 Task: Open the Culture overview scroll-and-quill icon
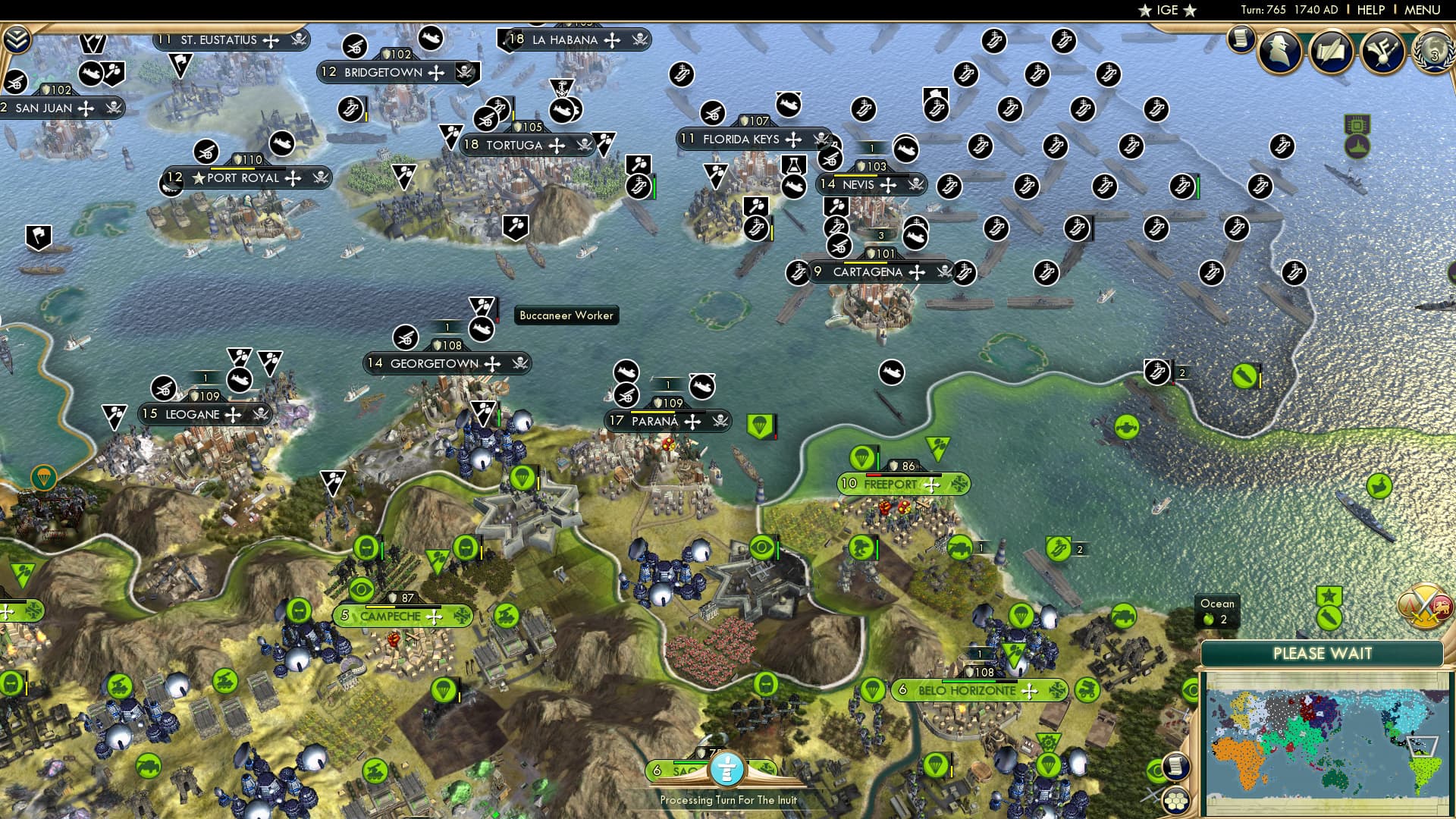click(1332, 51)
